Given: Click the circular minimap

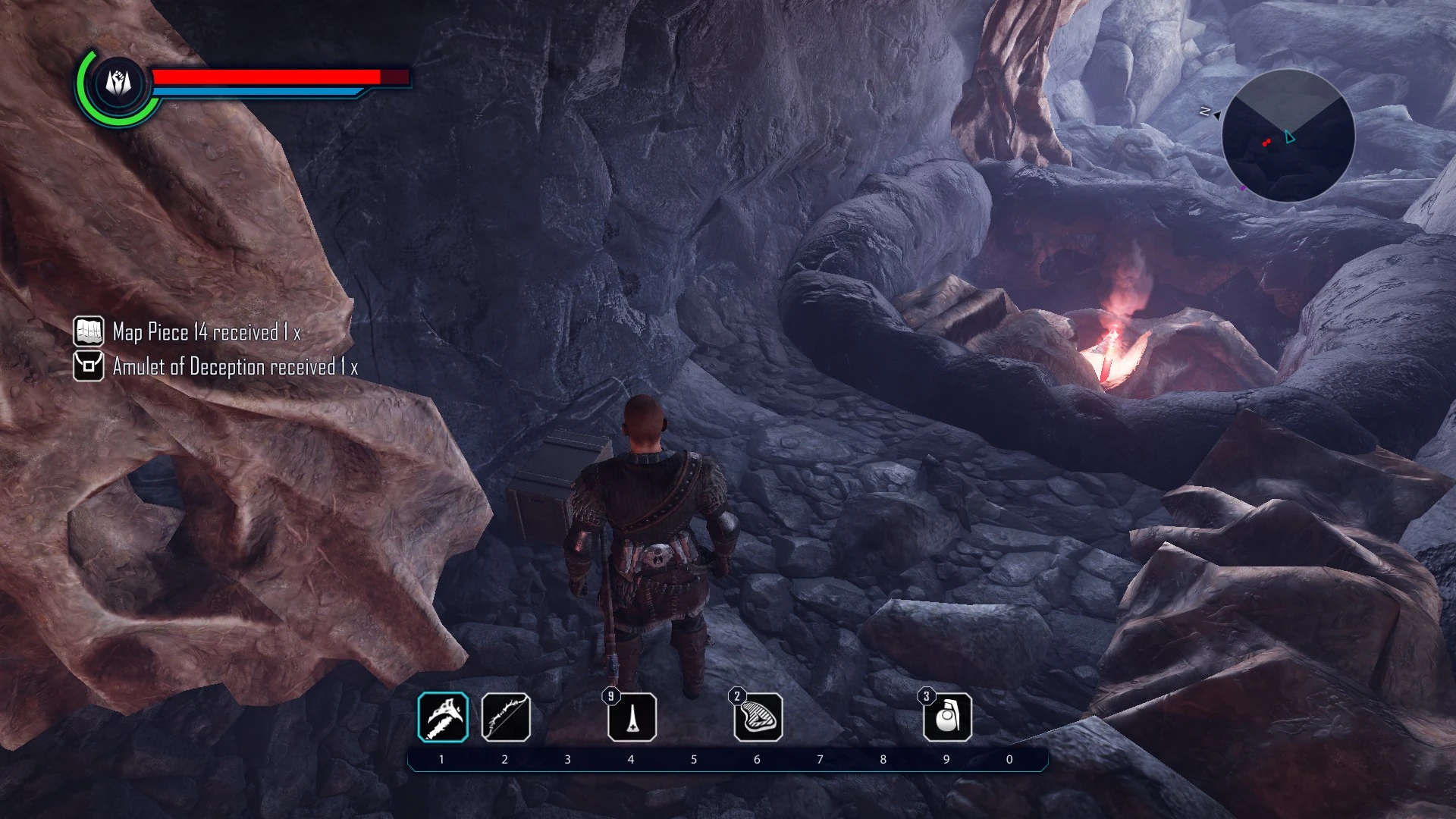Looking at the screenshot, I should coord(1288,136).
